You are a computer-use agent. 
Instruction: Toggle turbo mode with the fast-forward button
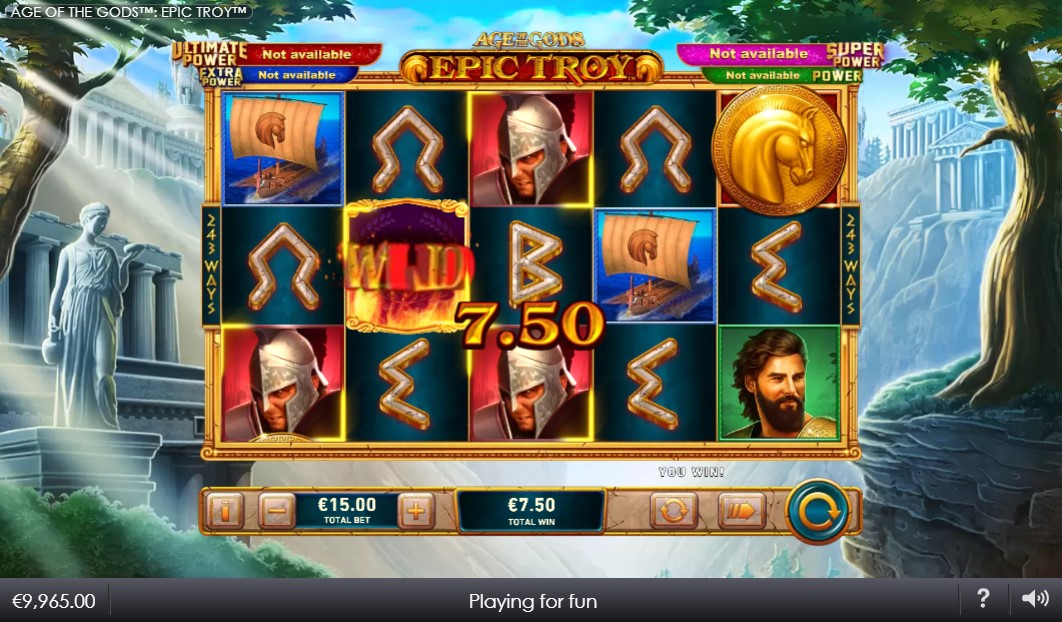click(x=741, y=511)
